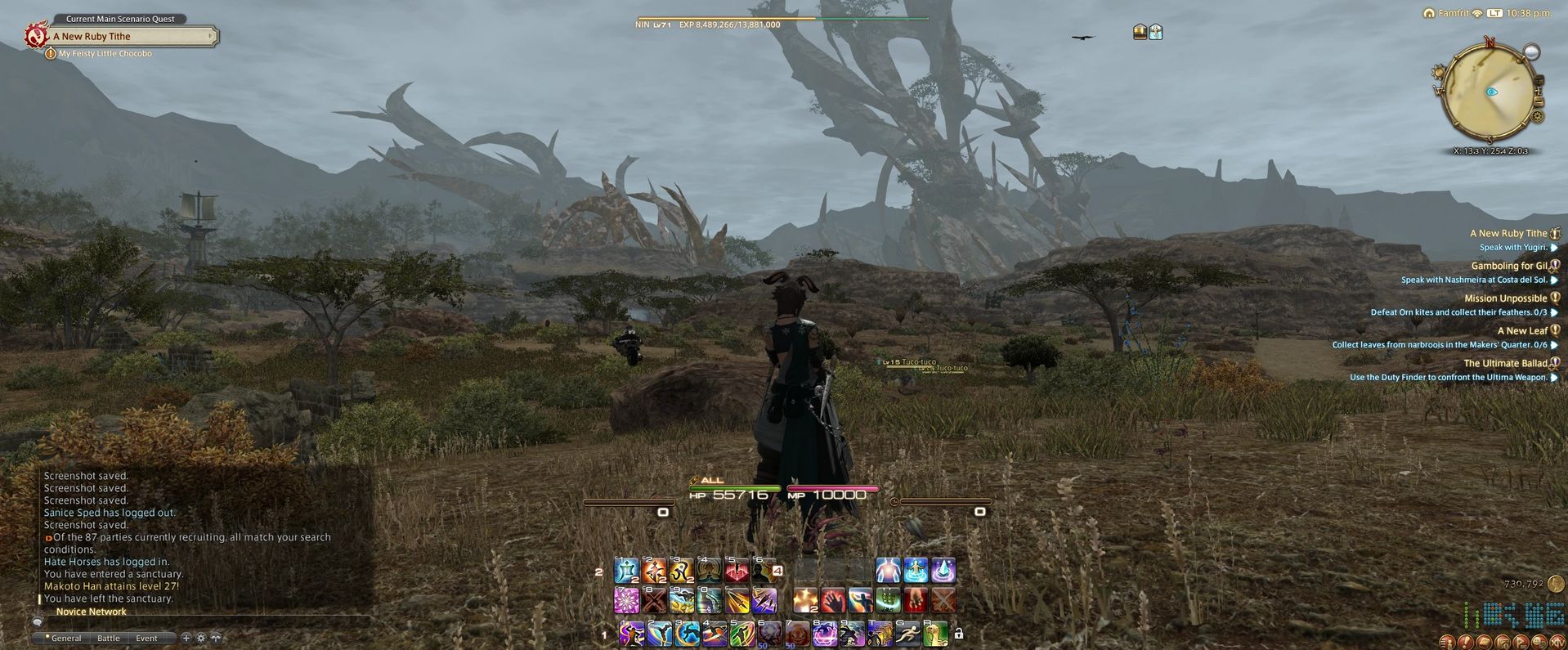Switch to the Battle chat tab
This screenshot has height=650, width=1568.
click(109, 638)
